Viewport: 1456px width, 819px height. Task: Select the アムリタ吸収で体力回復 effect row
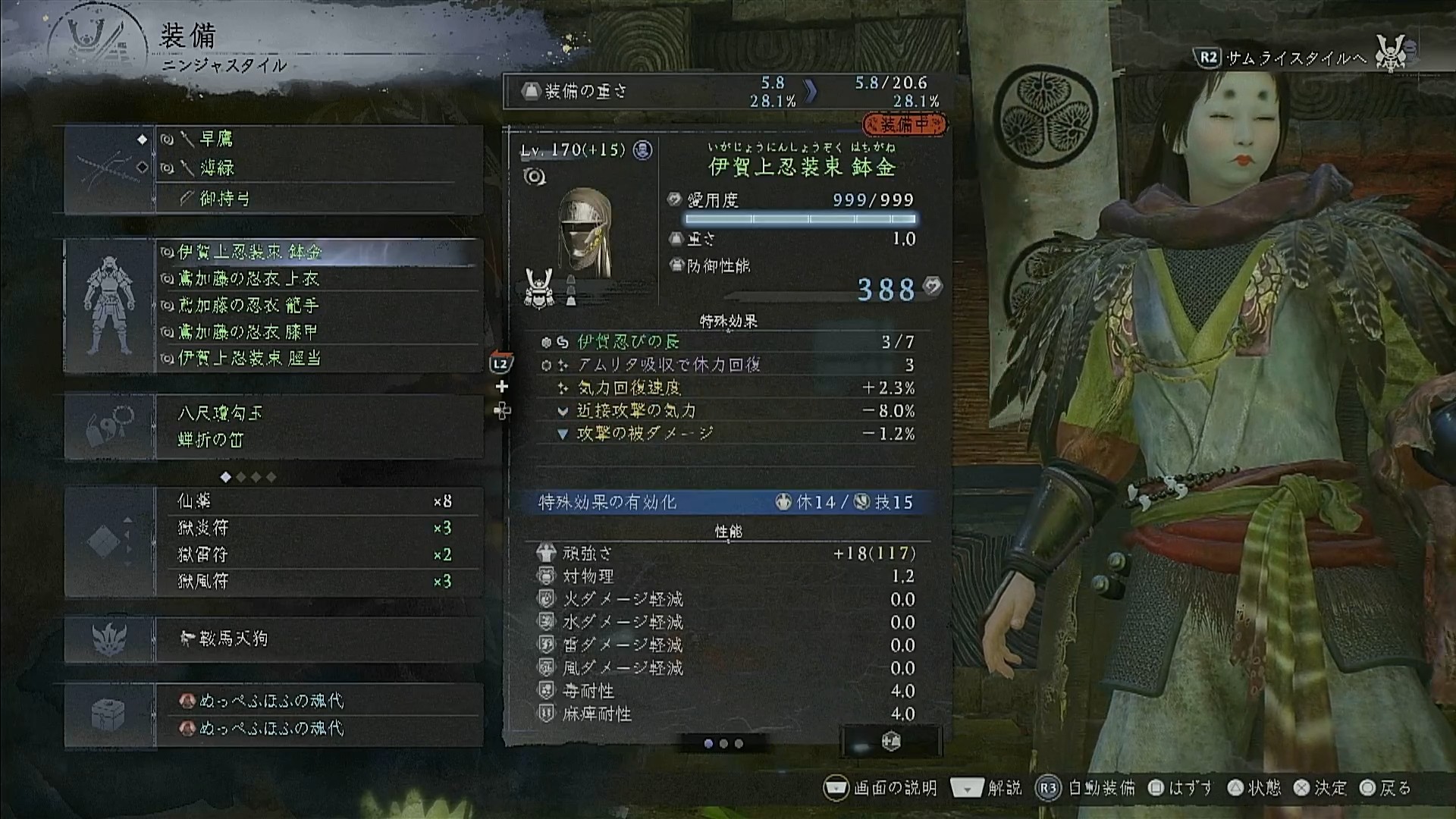click(x=726, y=365)
